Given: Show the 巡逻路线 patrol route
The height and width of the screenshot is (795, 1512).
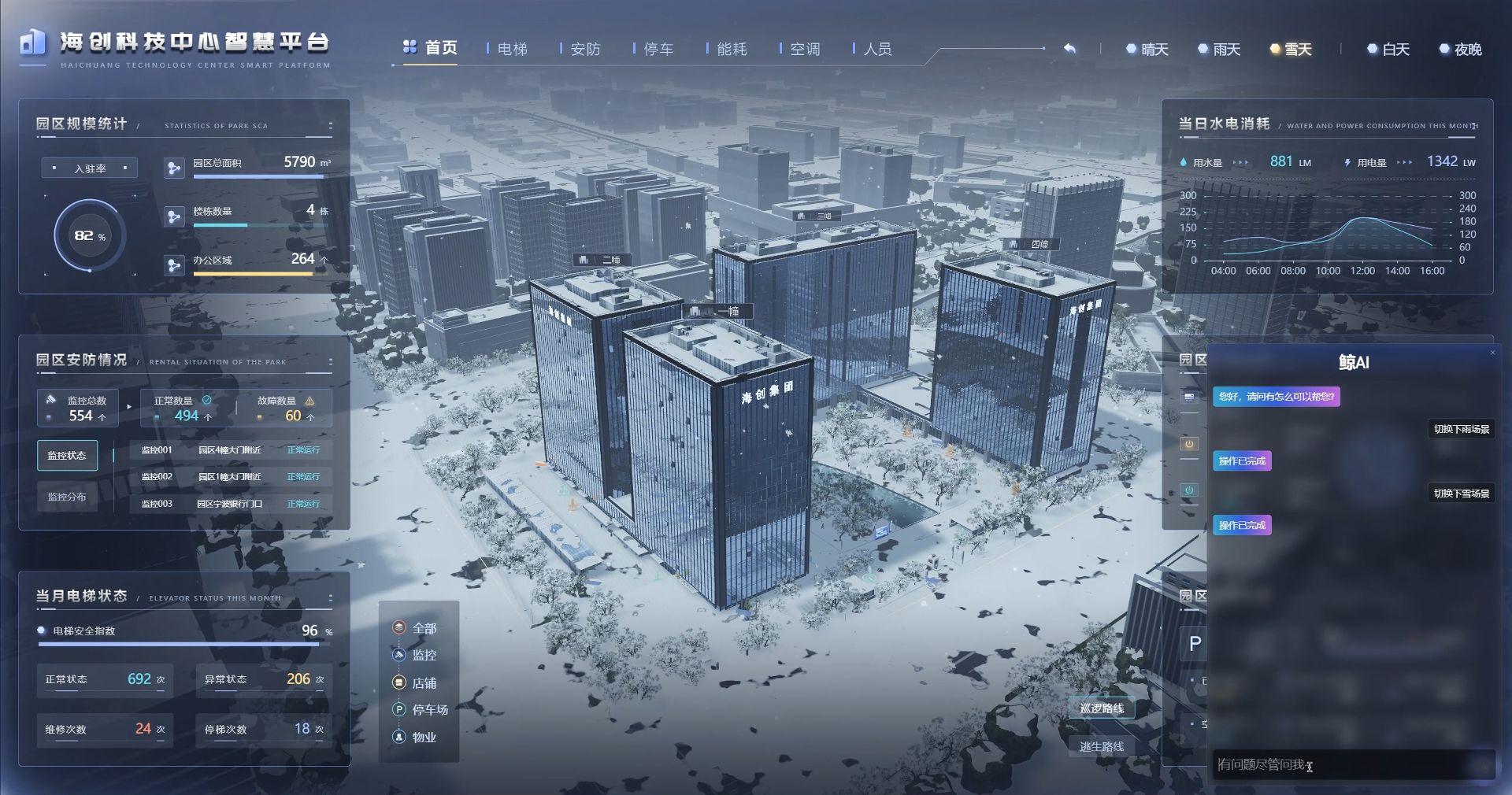Looking at the screenshot, I should tap(1102, 708).
